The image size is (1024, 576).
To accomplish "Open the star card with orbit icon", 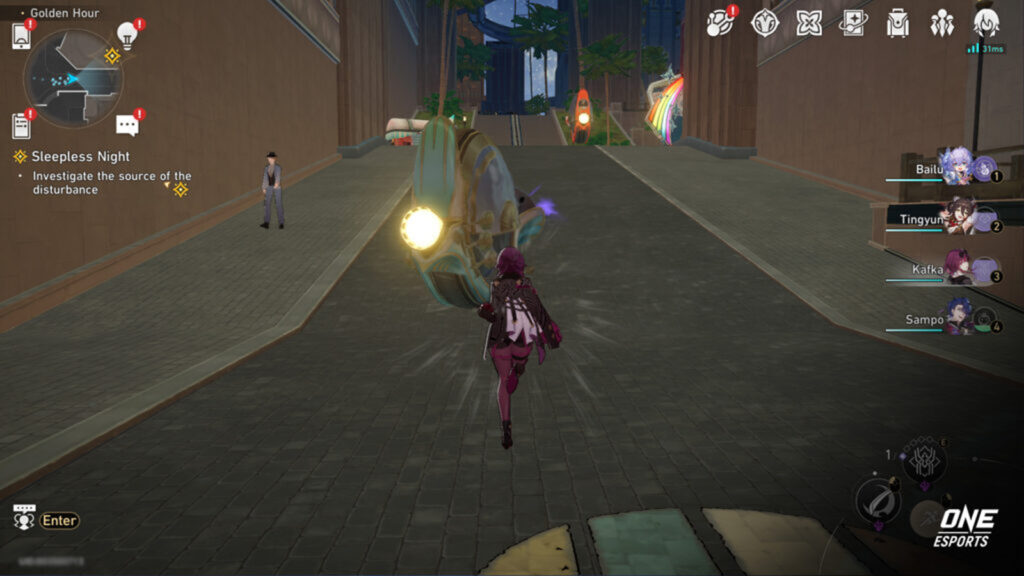I will click(x=853, y=23).
